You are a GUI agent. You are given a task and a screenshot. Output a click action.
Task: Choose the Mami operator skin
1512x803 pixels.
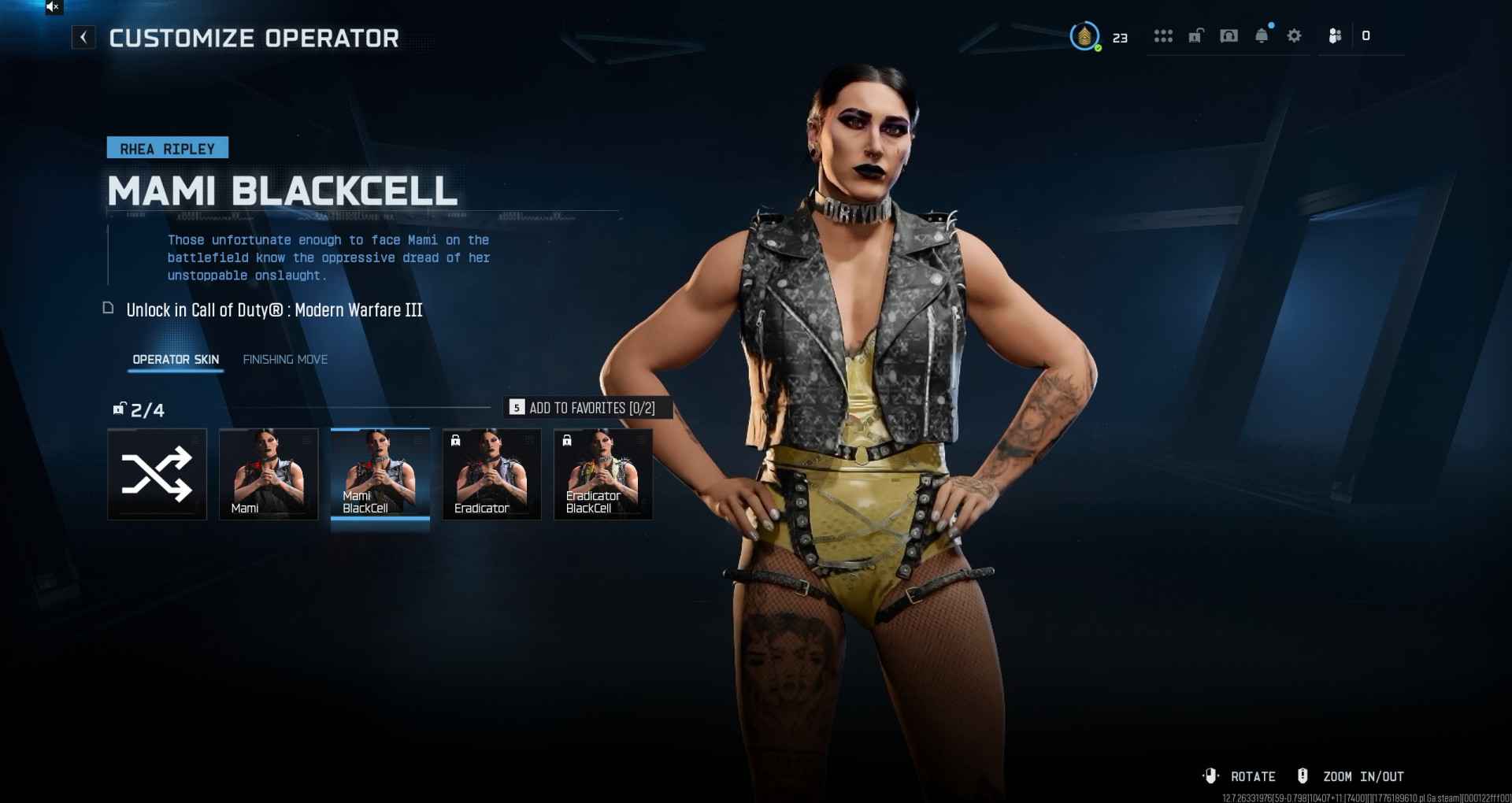coord(269,474)
